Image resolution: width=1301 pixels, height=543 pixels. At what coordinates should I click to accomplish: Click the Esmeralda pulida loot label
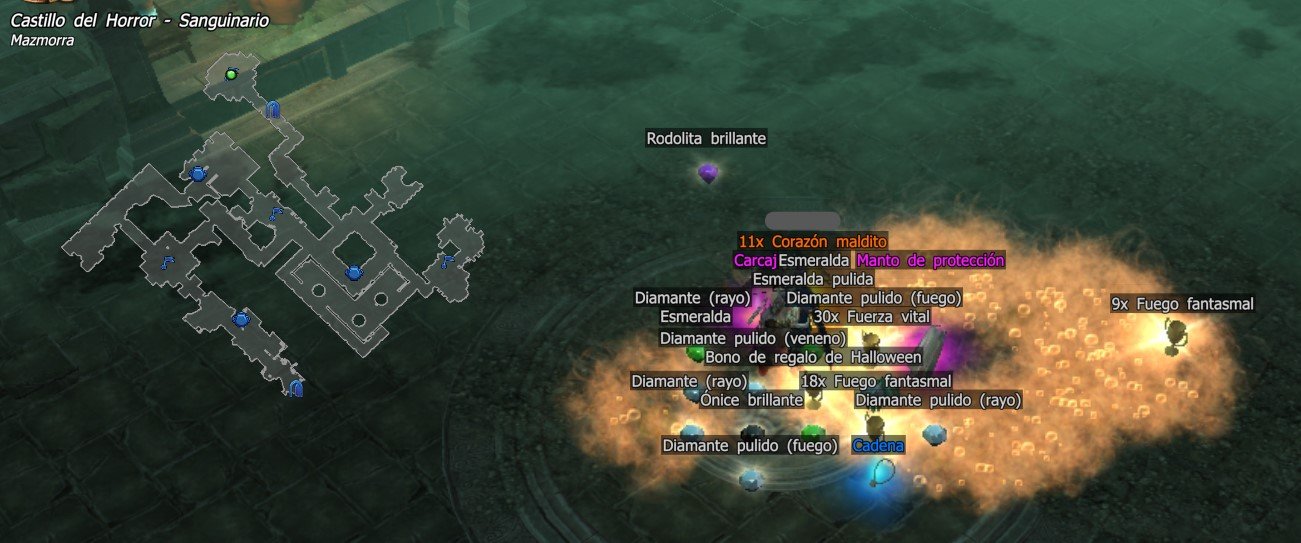pyautogui.click(x=813, y=279)
